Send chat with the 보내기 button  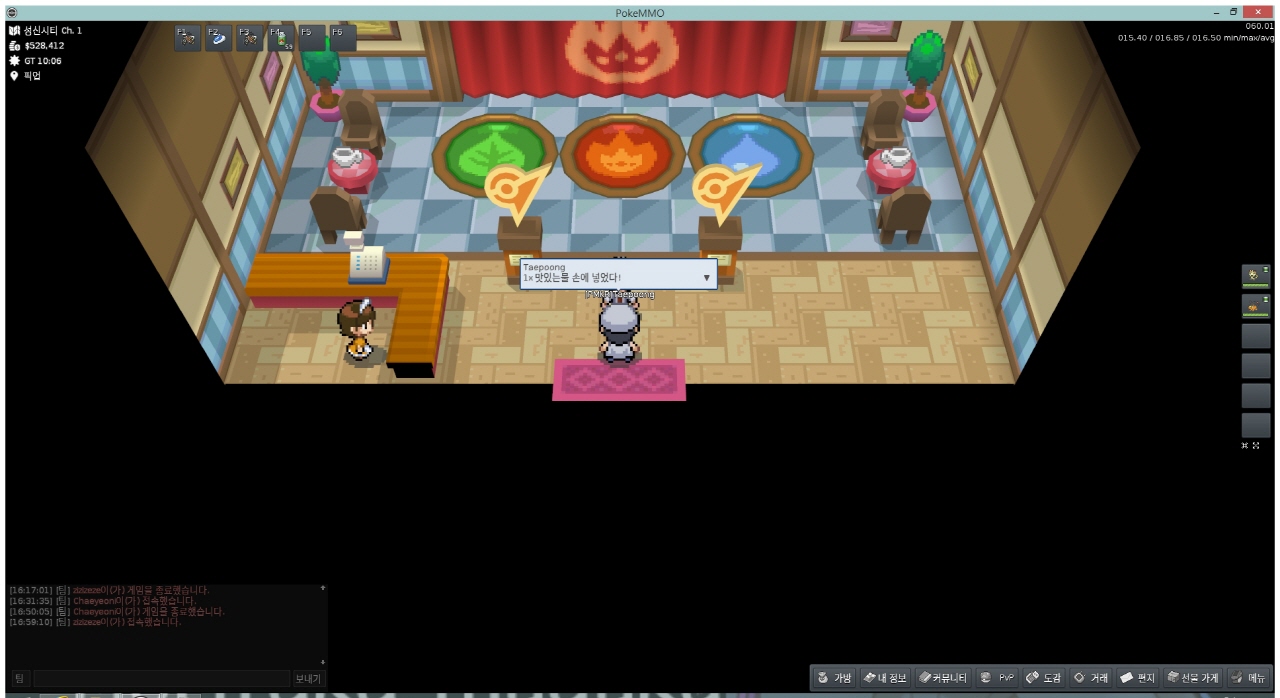pyautogui.click(x=308, y=679)
